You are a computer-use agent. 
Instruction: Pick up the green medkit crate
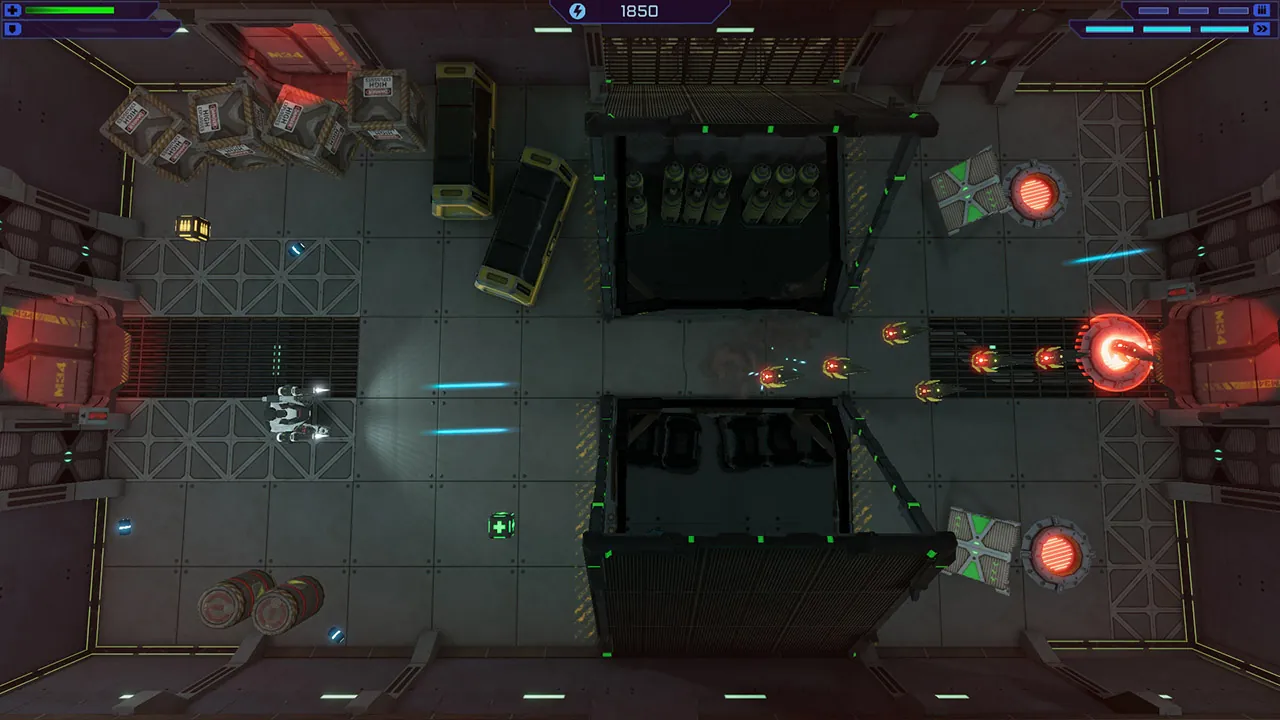[500, 524]
